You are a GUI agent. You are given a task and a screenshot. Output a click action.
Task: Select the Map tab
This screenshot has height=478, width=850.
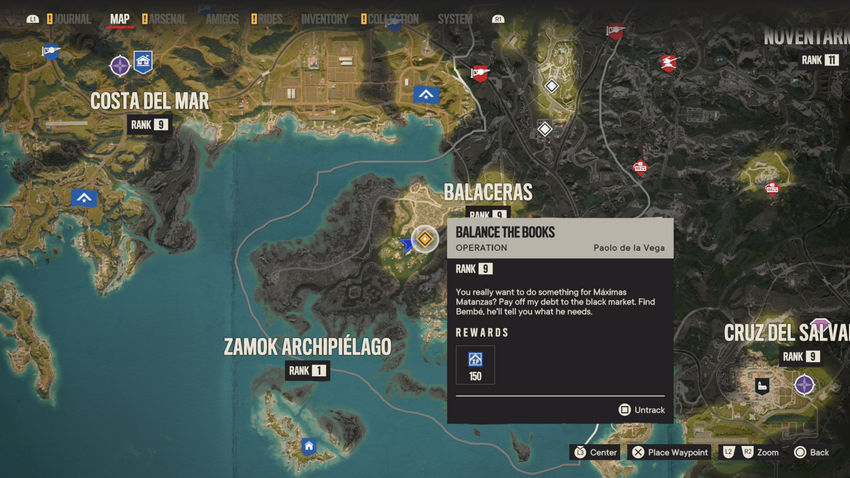click(120, 19)
